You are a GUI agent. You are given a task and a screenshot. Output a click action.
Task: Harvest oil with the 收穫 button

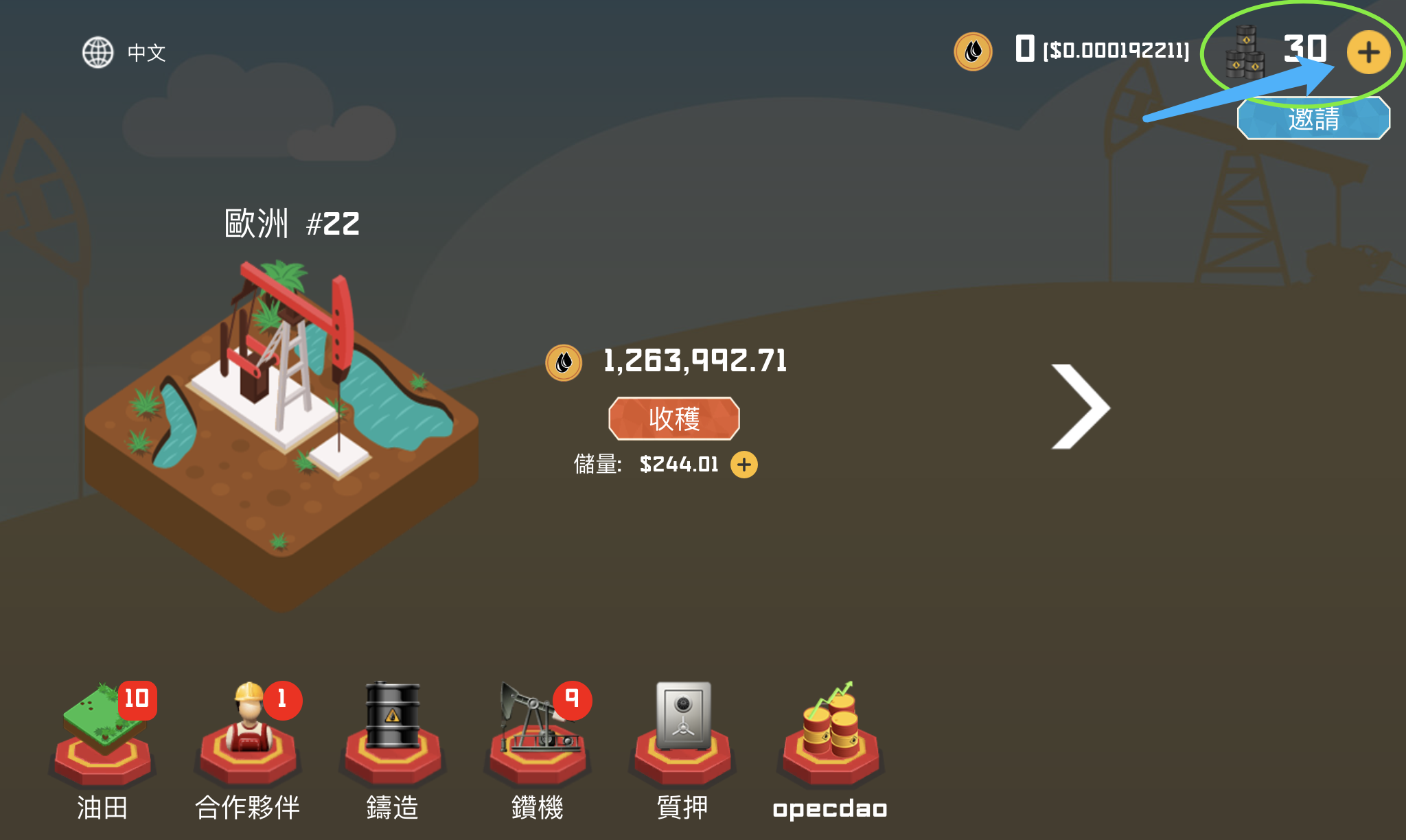673,418
